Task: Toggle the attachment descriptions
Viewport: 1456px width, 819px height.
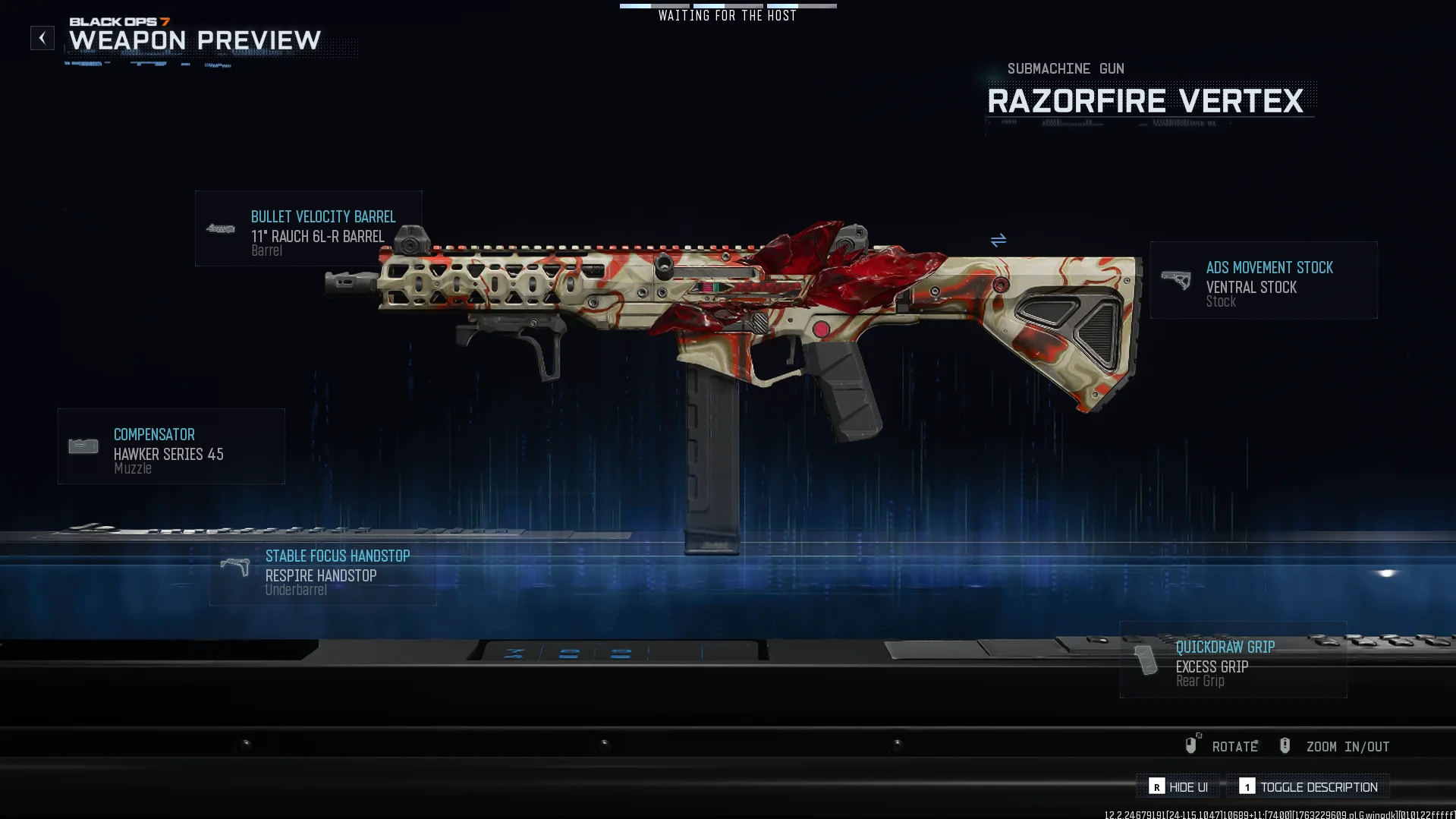Action: click(x=1308, y=787)
